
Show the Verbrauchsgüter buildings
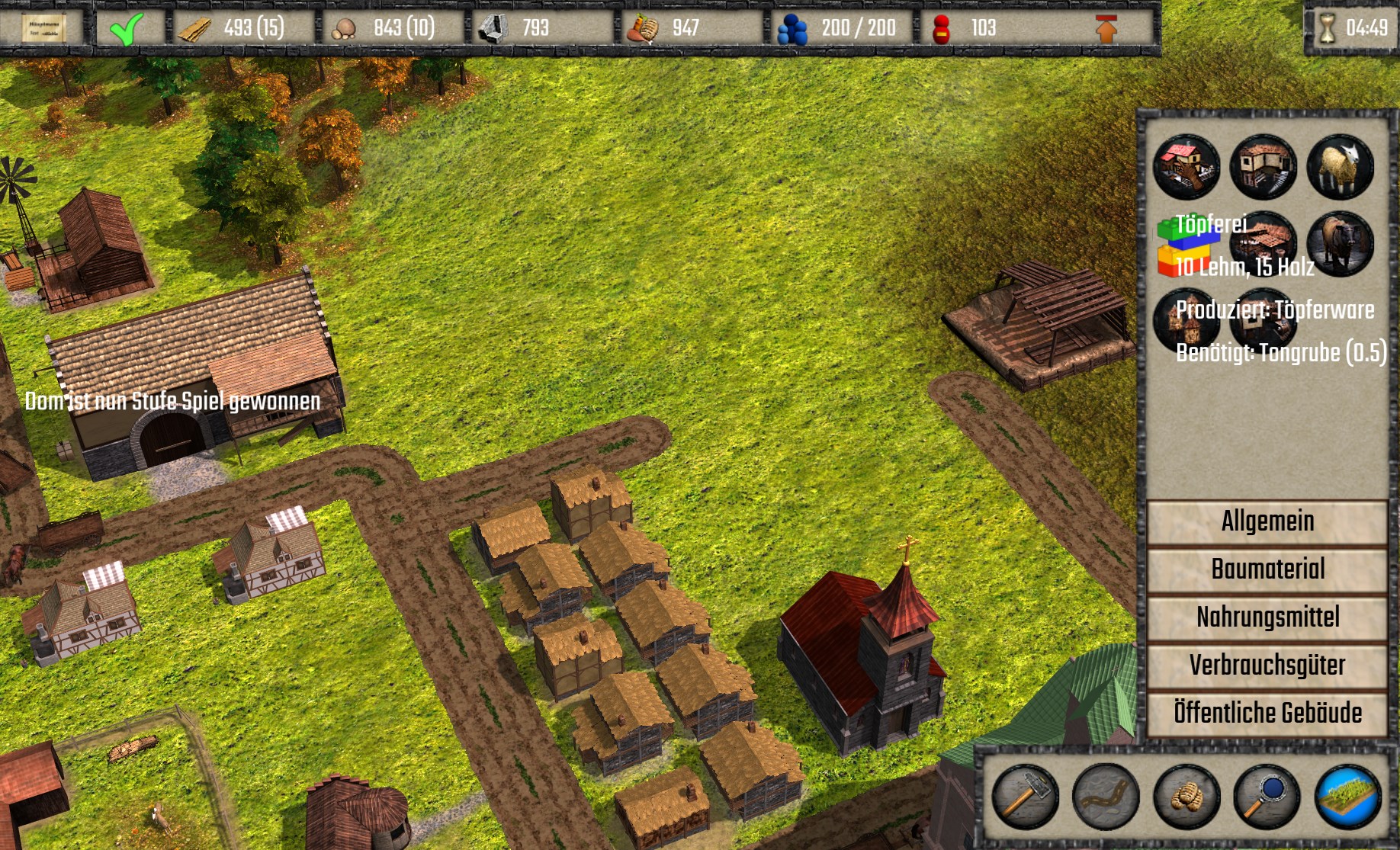coord(1267,666)
